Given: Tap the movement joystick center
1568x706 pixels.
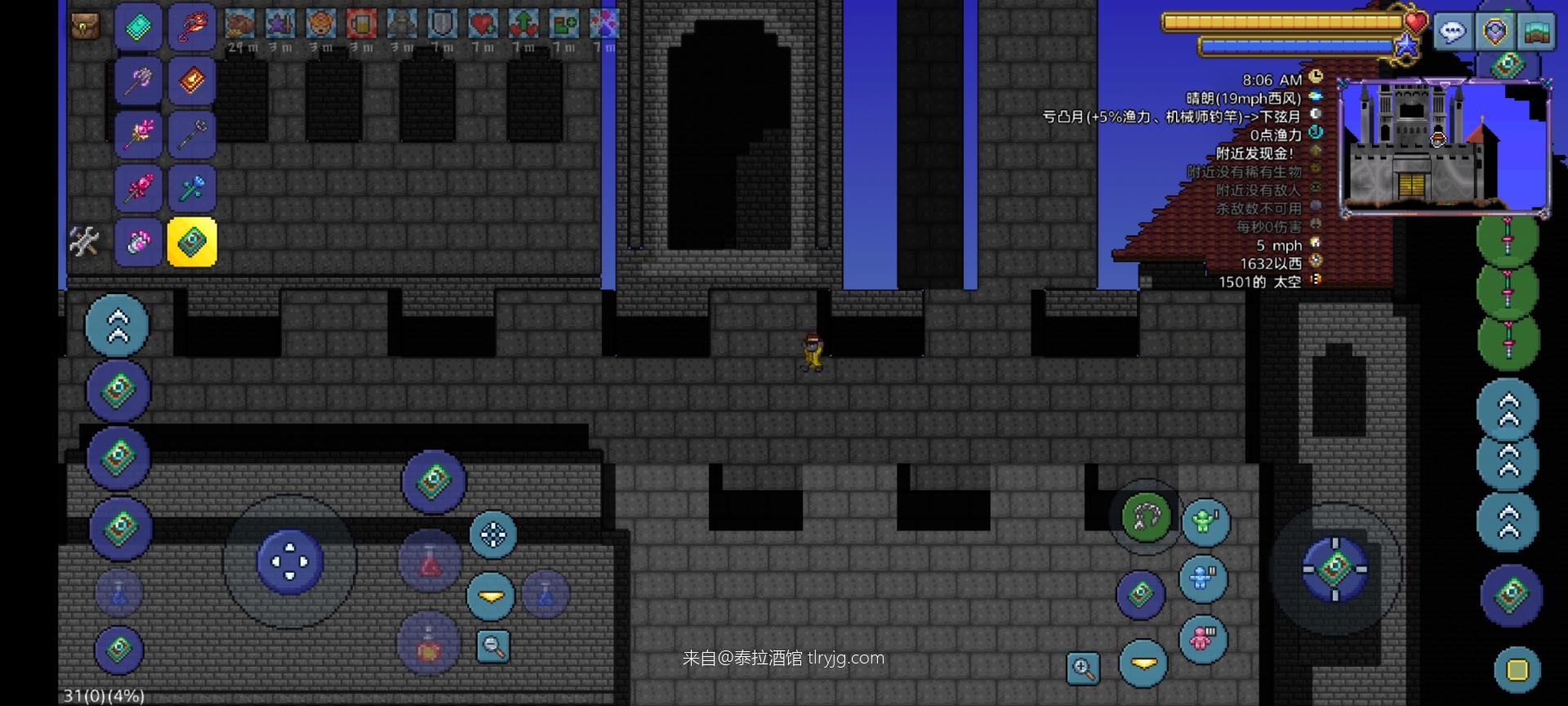Looking at the screenshot, I should point(290,561).
